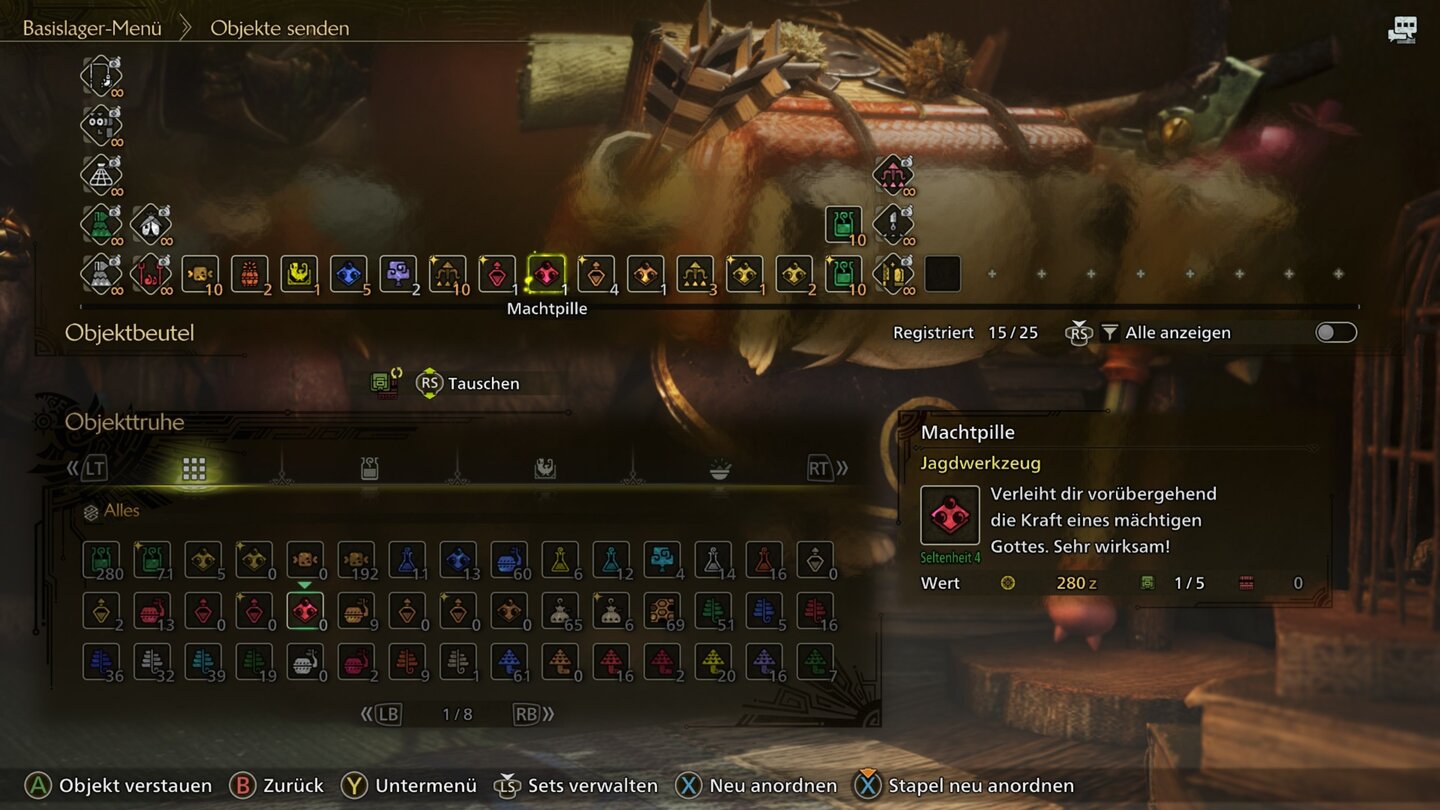Pick the blue mushroom stack of 61
The image size is (1440, 810).
click(x=509, y=662)
